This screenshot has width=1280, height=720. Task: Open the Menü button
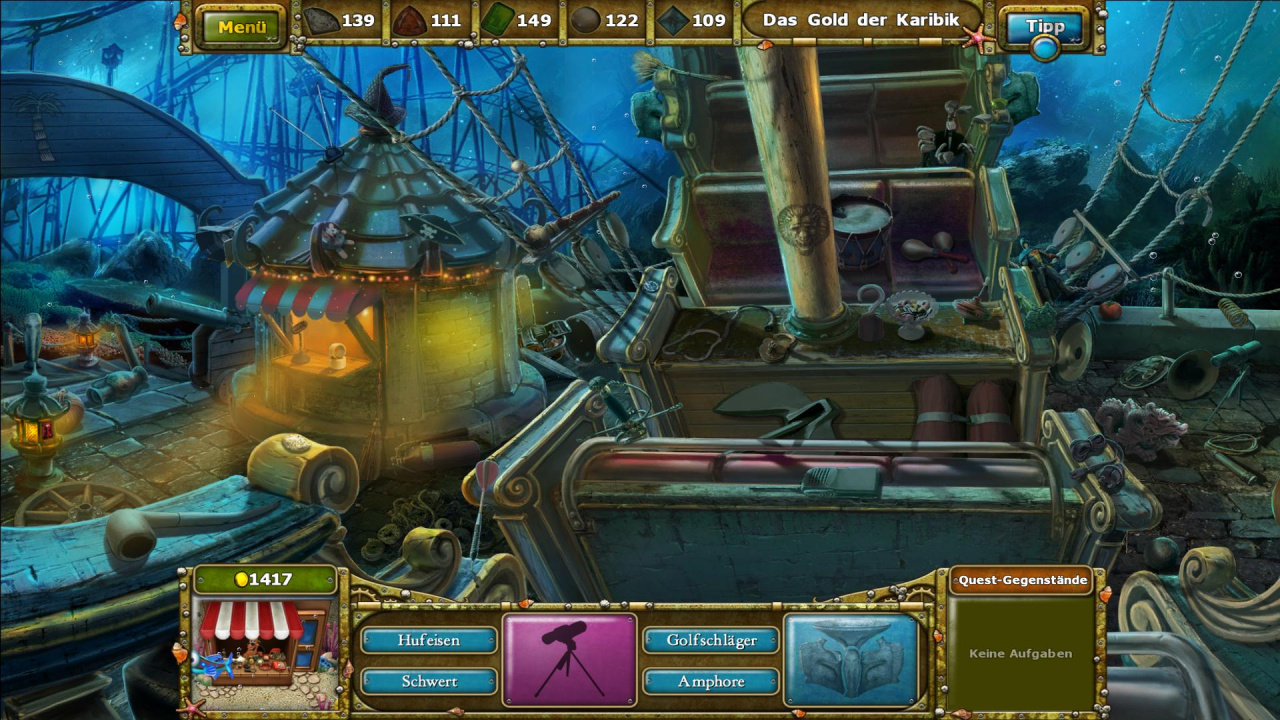pos(242,27)
